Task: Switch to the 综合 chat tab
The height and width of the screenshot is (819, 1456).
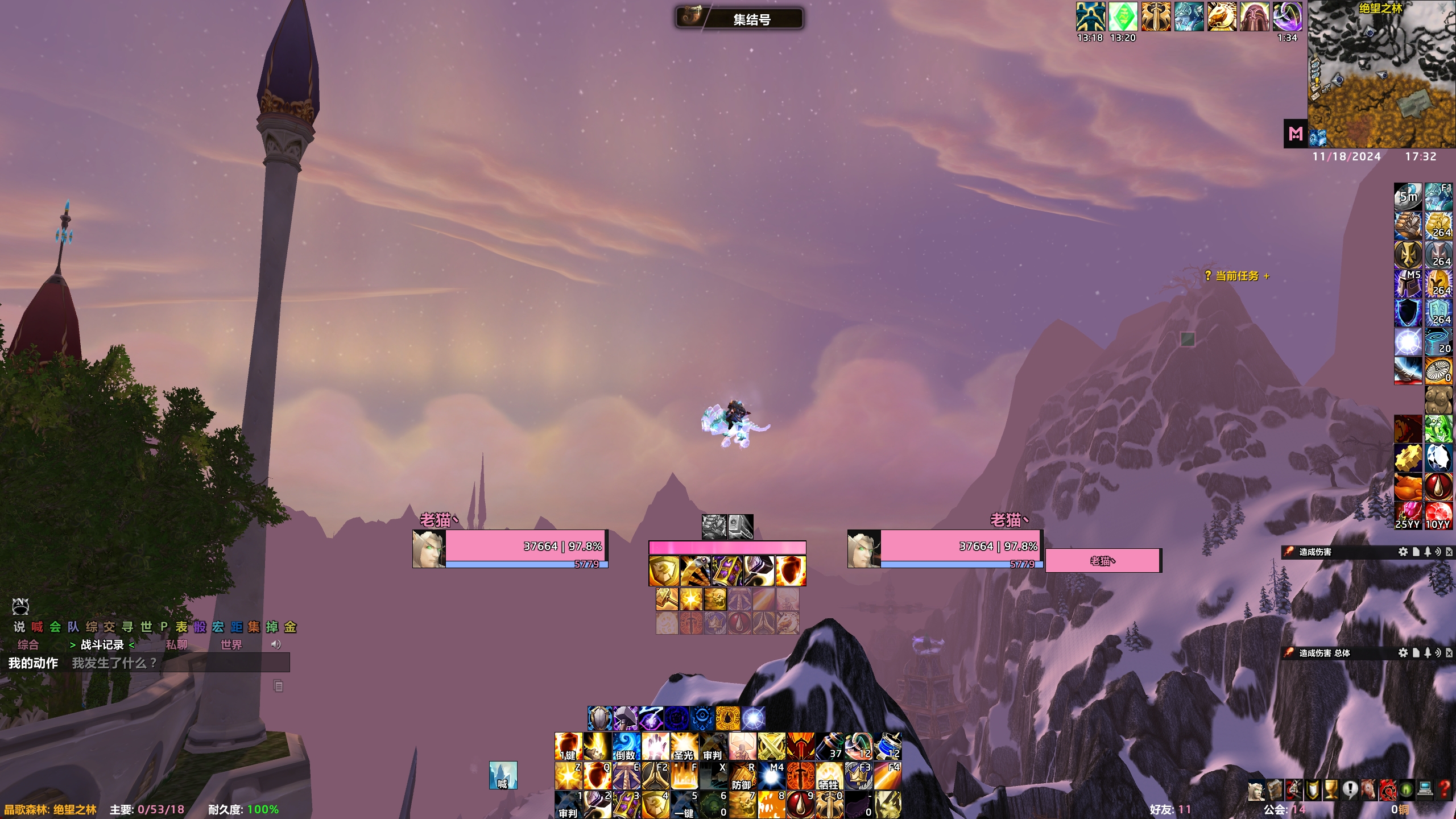Action: pos(28,644)
